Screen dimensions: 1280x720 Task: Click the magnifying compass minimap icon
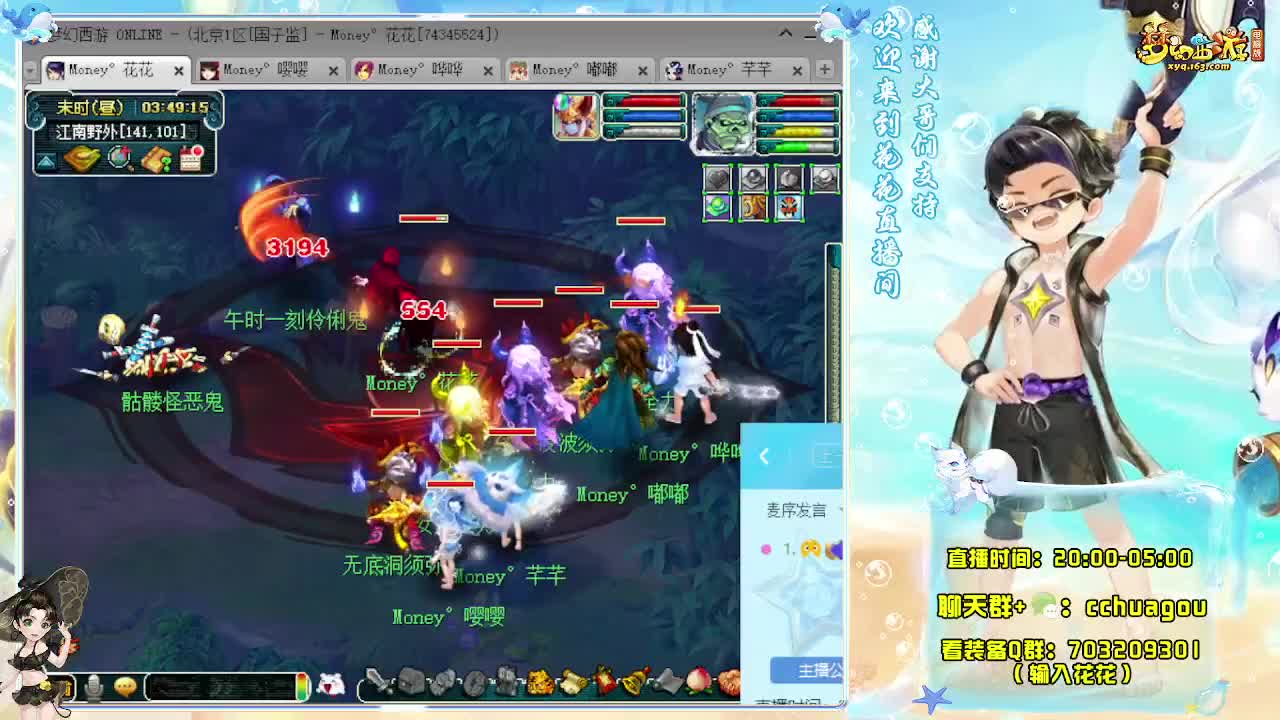coord(119,160)
